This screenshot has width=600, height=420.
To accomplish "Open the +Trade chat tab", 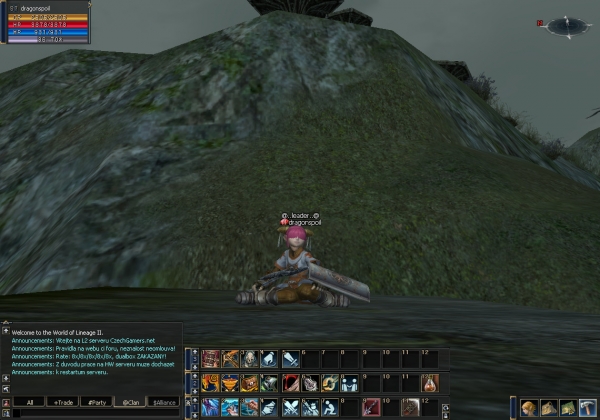I will 64,402.
